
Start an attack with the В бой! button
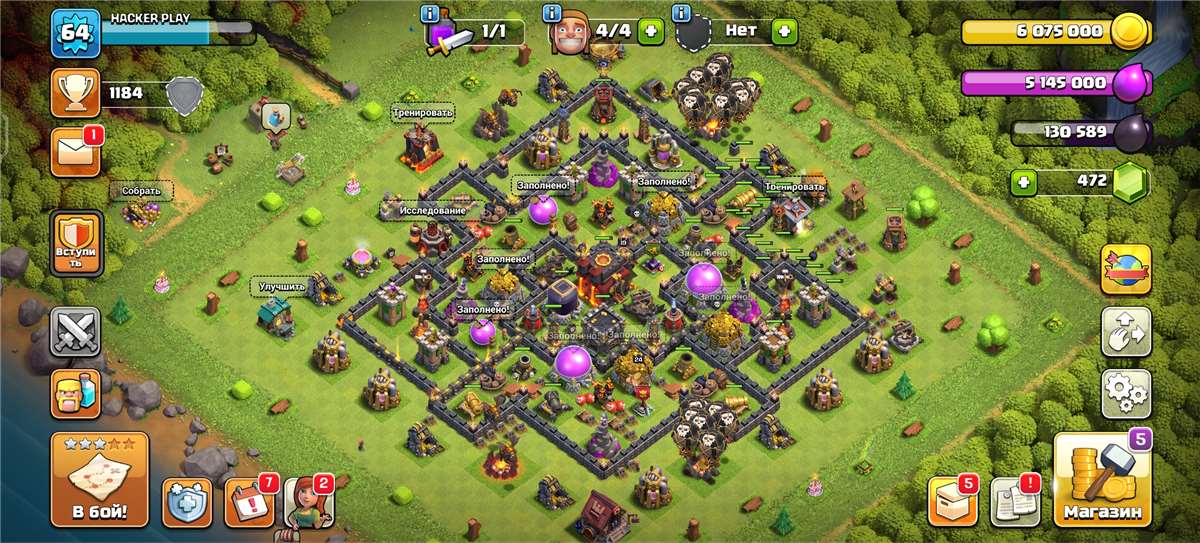coord(98,480)
